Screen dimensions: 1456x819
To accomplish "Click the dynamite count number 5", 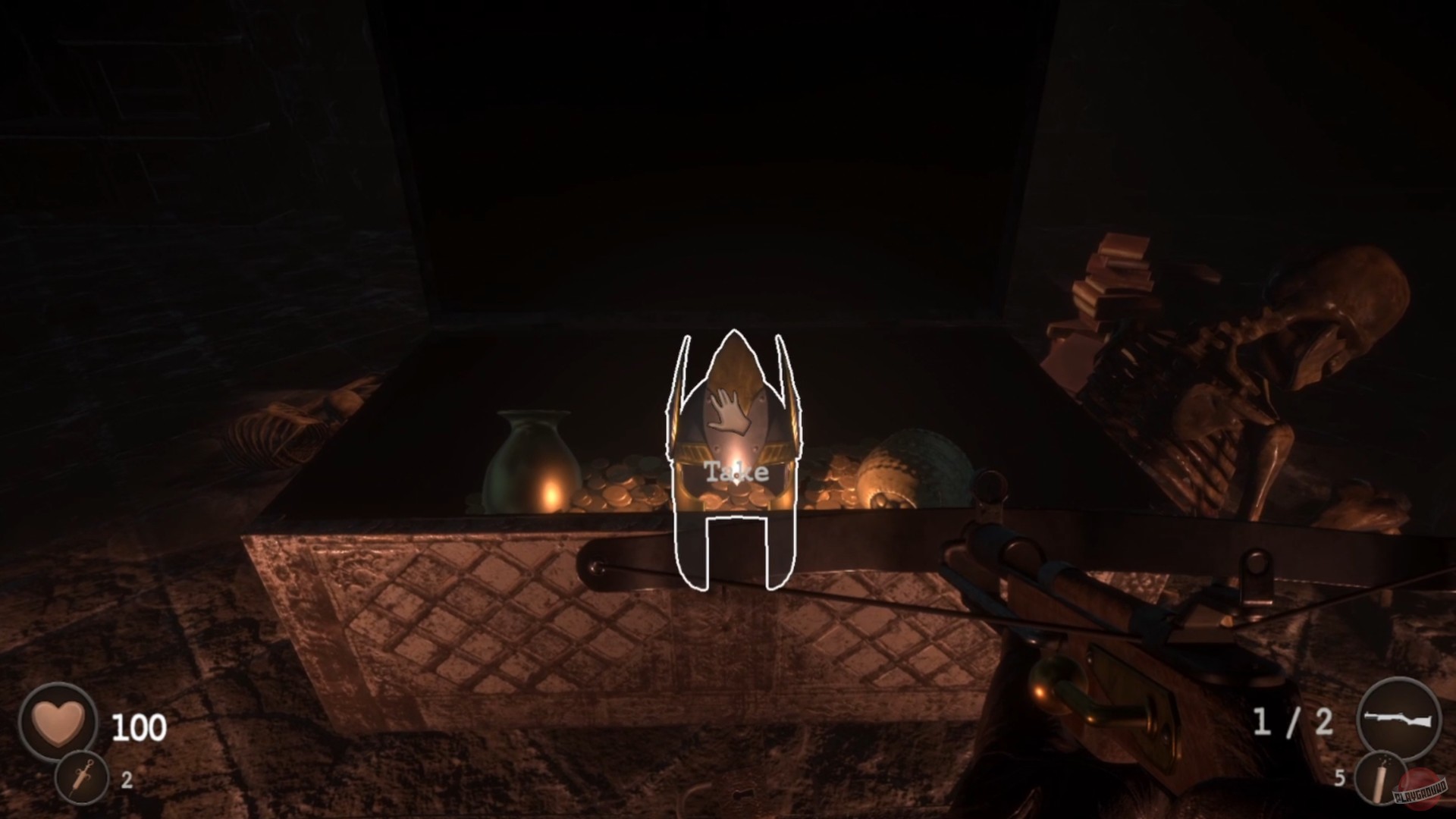I will (1341, 777).
